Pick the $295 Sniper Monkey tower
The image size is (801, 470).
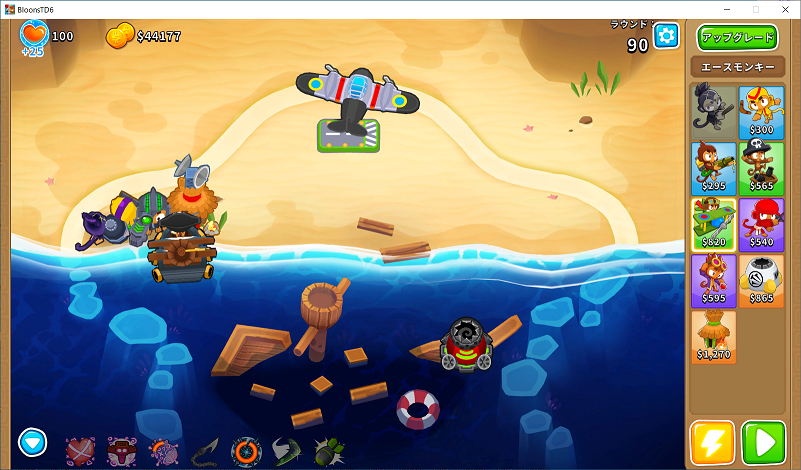713,166
